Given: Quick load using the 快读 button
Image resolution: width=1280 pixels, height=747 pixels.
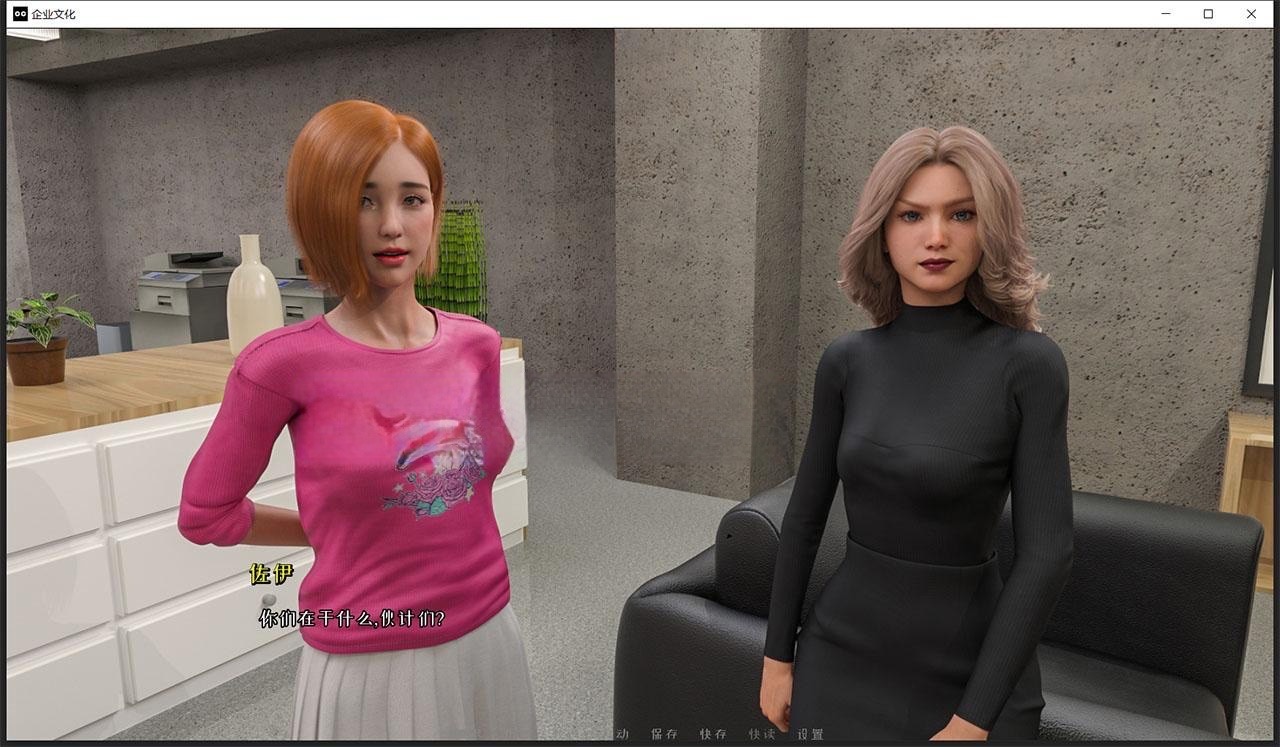Looking at the screenshot, I should (762, 734).
